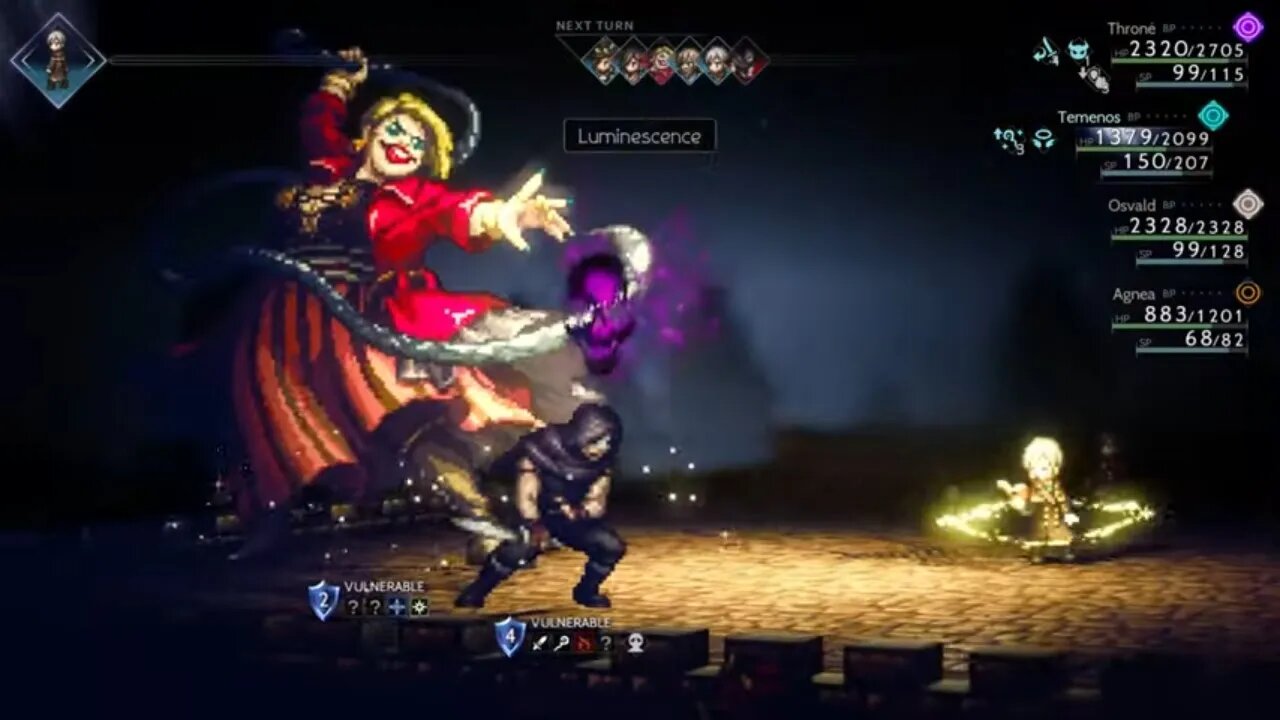Click Temenos's cyan latent power orb
The image size is (1280, 720).
tap(1213, 115)
